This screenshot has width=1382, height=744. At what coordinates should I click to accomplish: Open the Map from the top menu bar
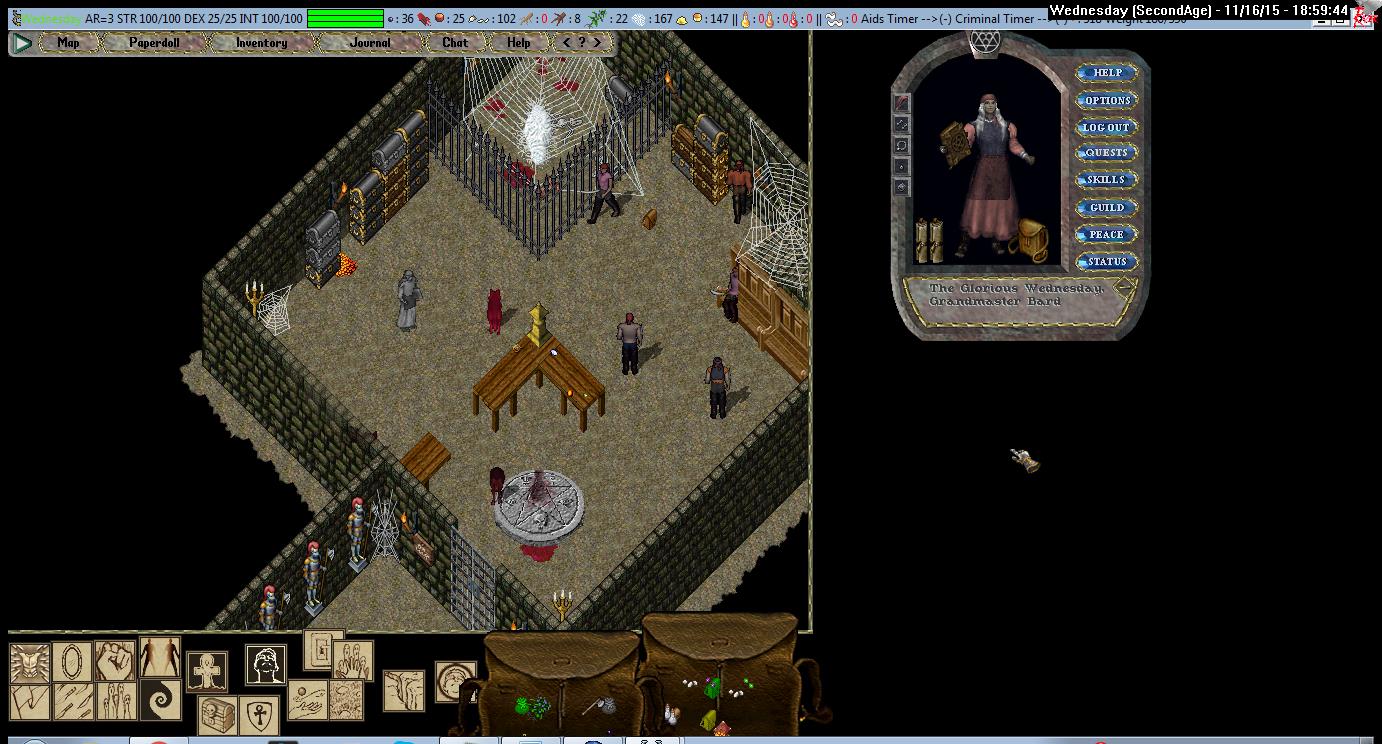[x=68, y=43]
